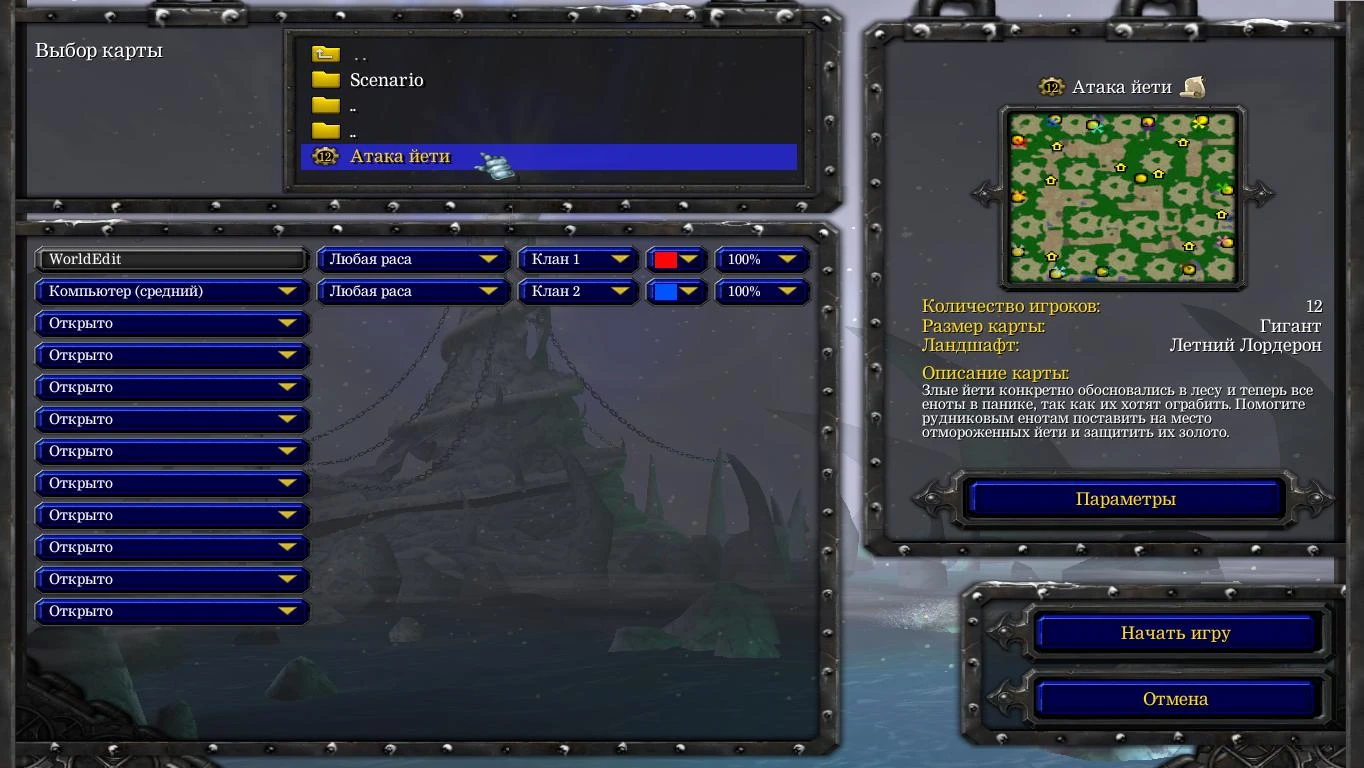
Task: Open the 100% handicap dropdown for WorldEdit
Action: click(x=762, y=259)
